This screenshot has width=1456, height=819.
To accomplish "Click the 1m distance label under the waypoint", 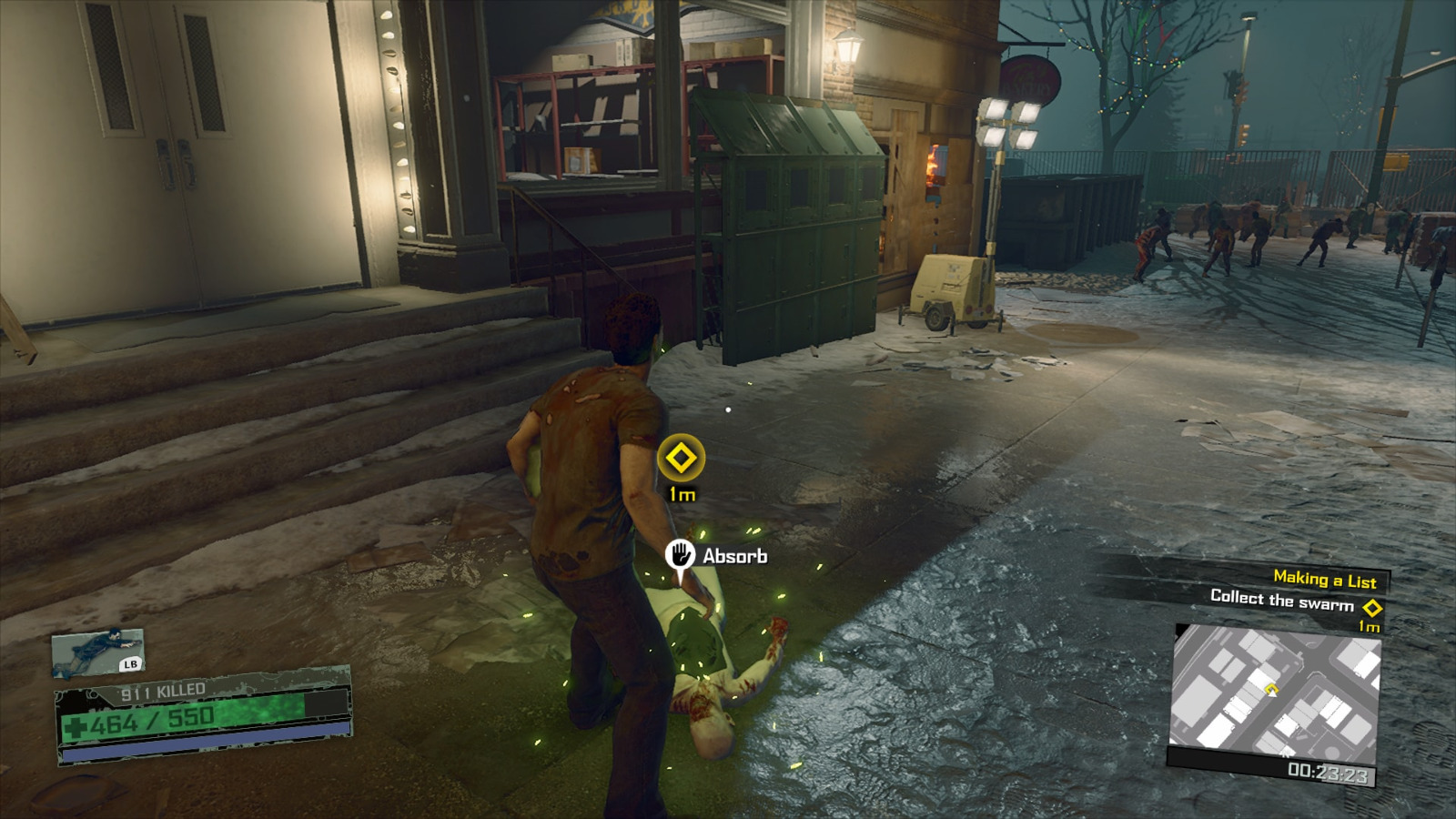I will point(681,494).
